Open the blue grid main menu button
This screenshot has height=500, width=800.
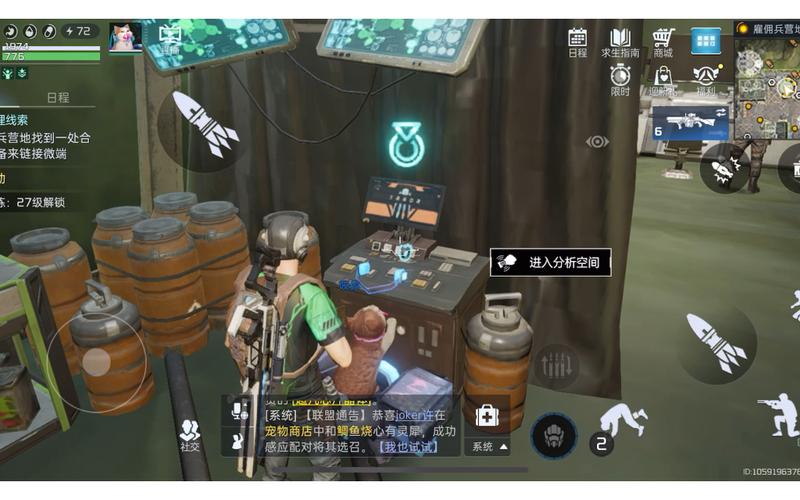pyautogui.click(x=706, y=41)
